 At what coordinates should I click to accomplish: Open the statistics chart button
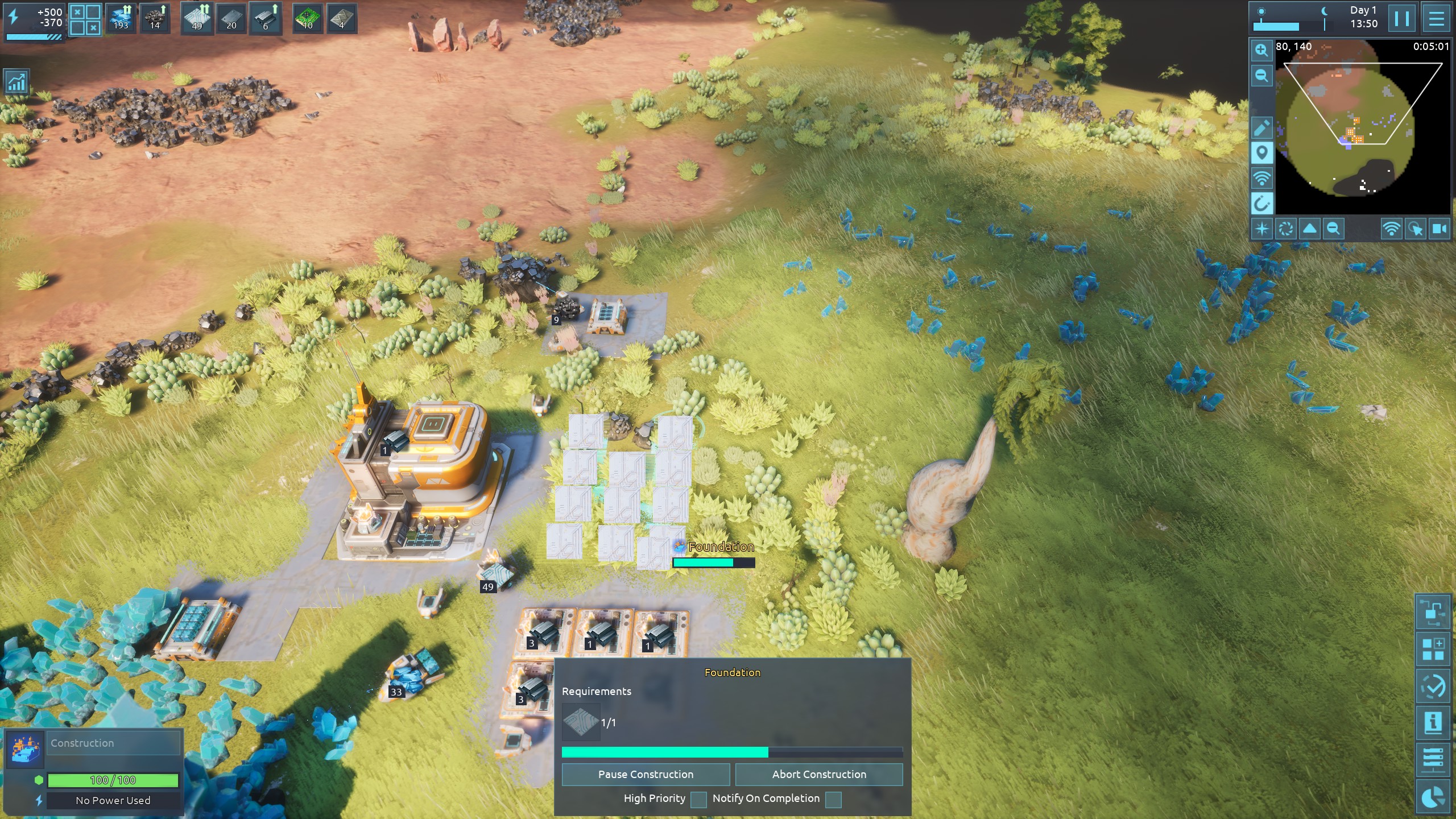click(17, 82)
